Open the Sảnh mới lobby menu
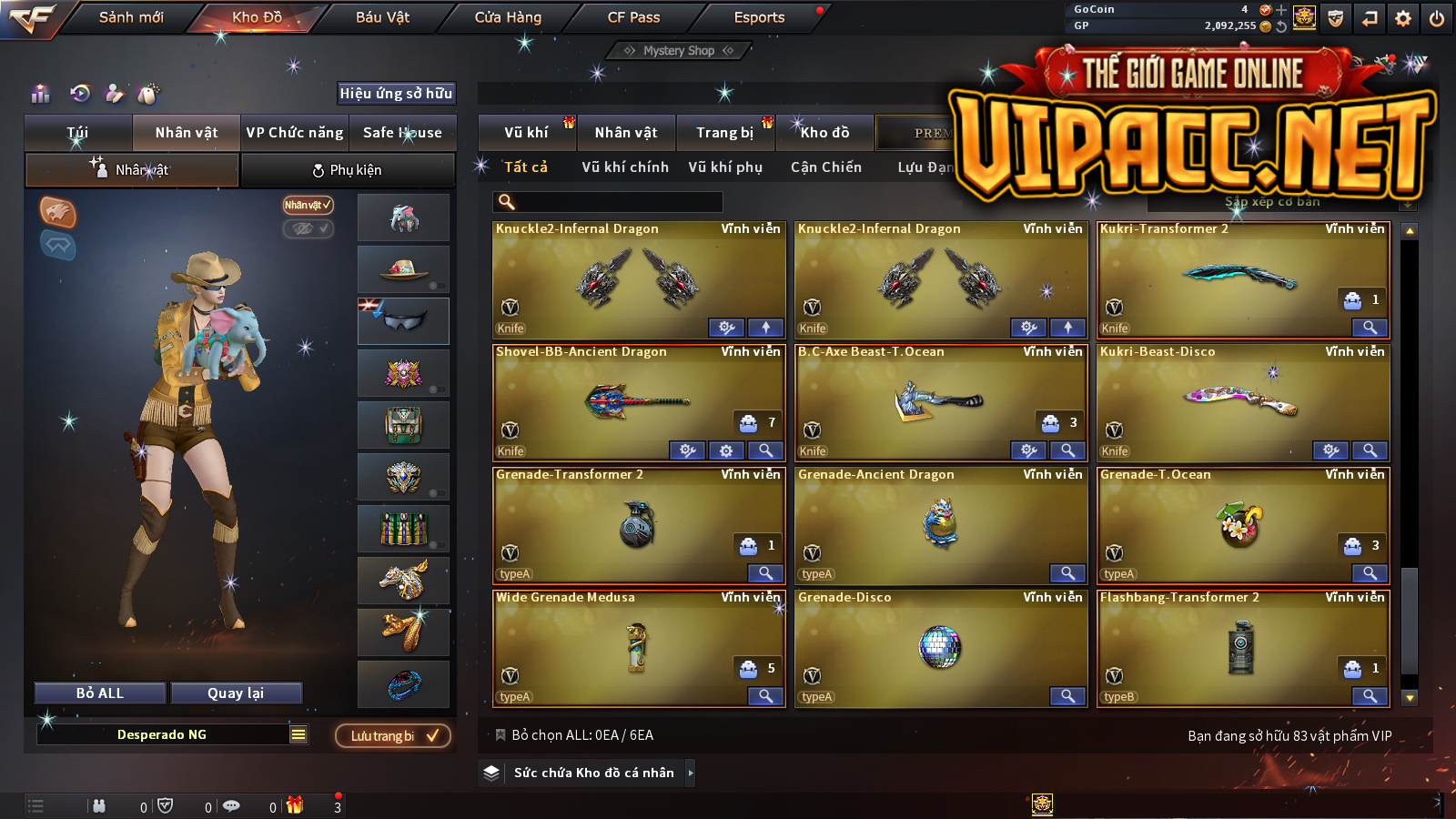Image resolution: width=1456 pixels, height=819 pixels. [x=131, y=17]
